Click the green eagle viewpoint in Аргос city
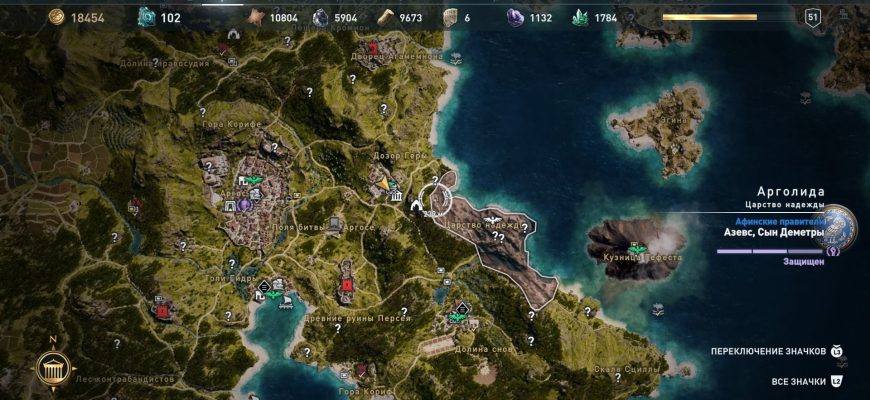 click(x=254, y=181)
